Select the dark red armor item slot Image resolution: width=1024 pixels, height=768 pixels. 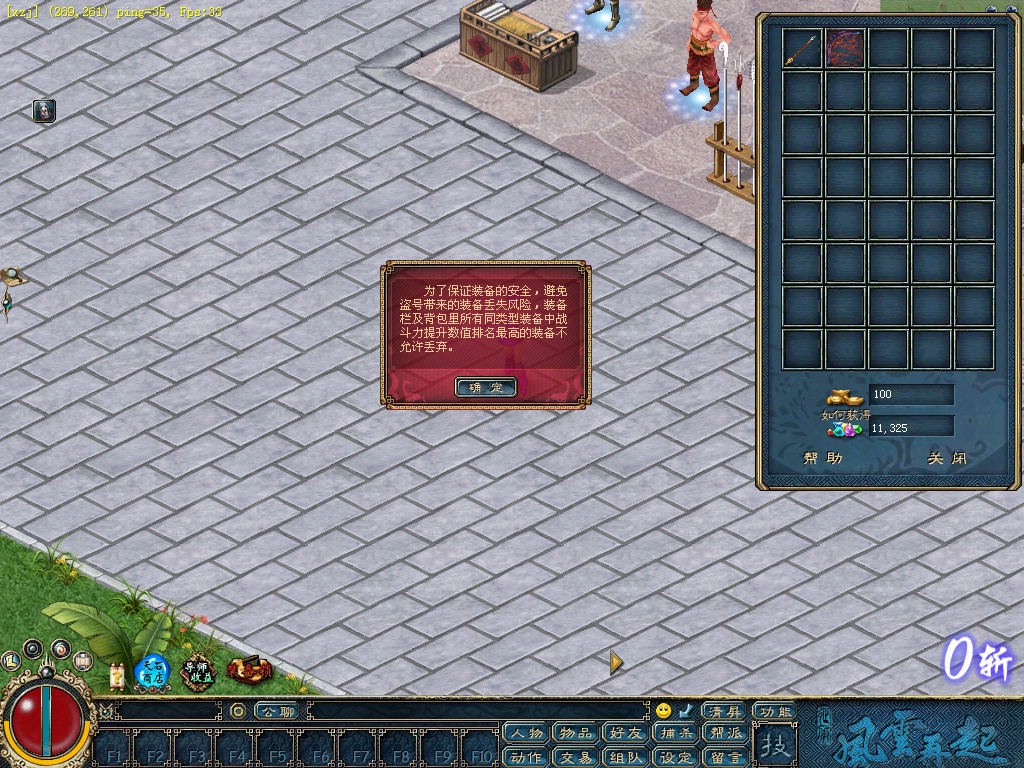pyautogui.click(x=845, y=49)
